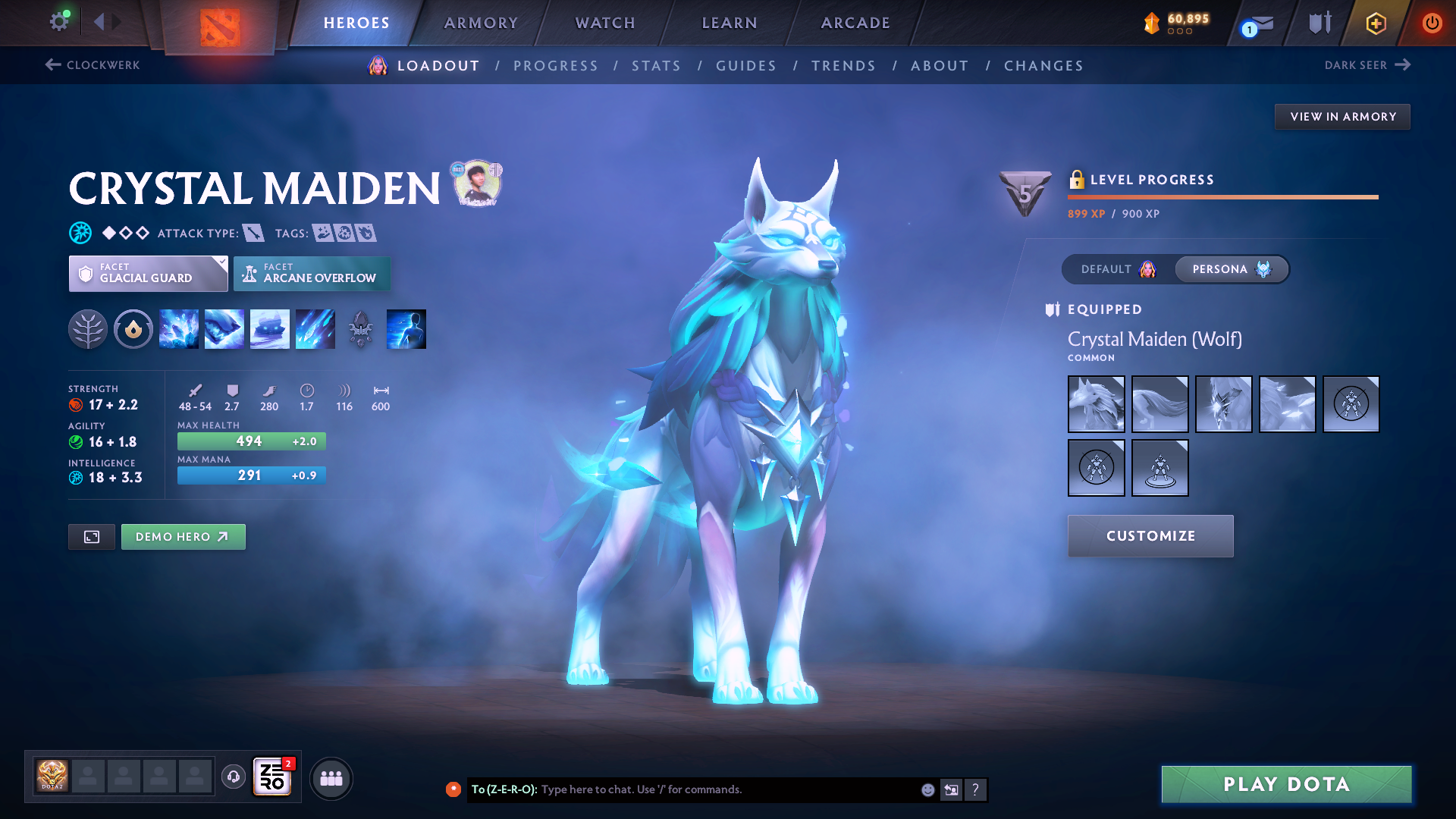Open the Customize loadout button

[x=1150, y=536]
